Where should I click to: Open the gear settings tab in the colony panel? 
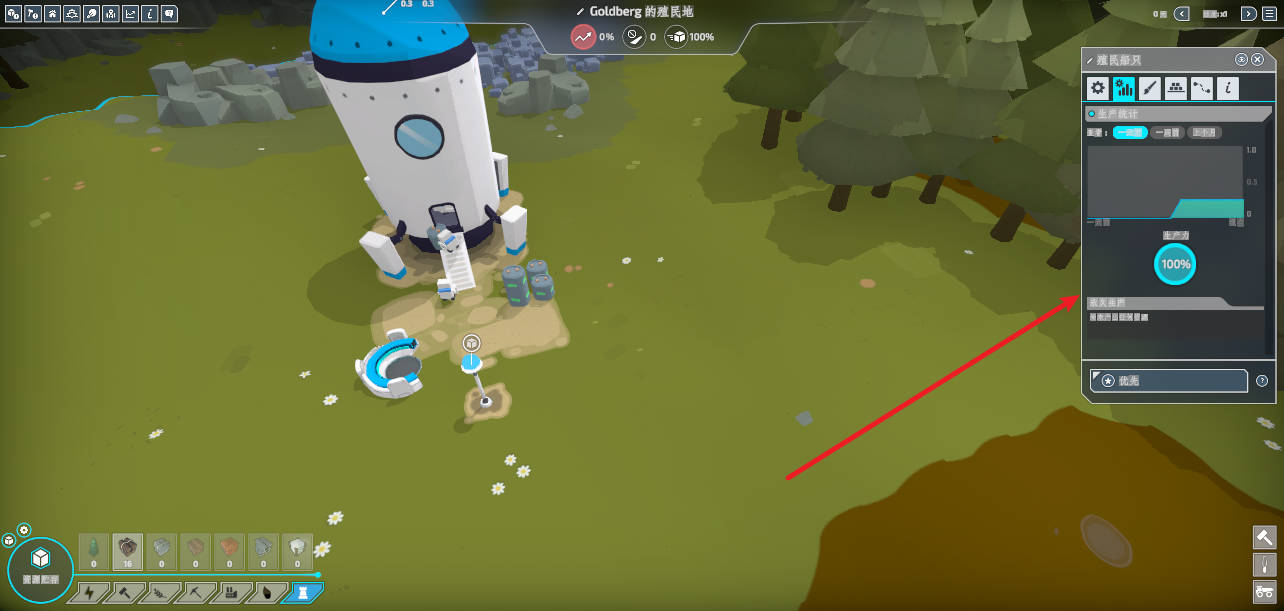tap(1098, 88)
